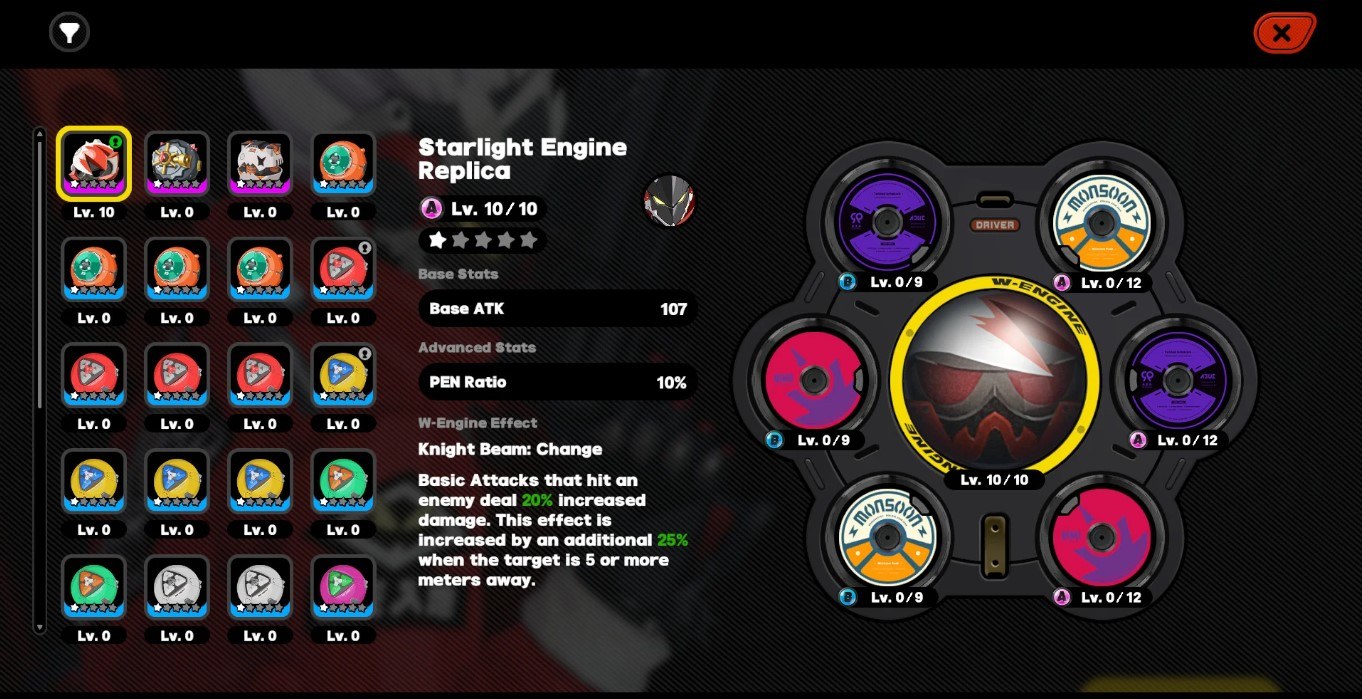
Task: Close the W-Engine screen with the red X
Action: point(1283,33)
